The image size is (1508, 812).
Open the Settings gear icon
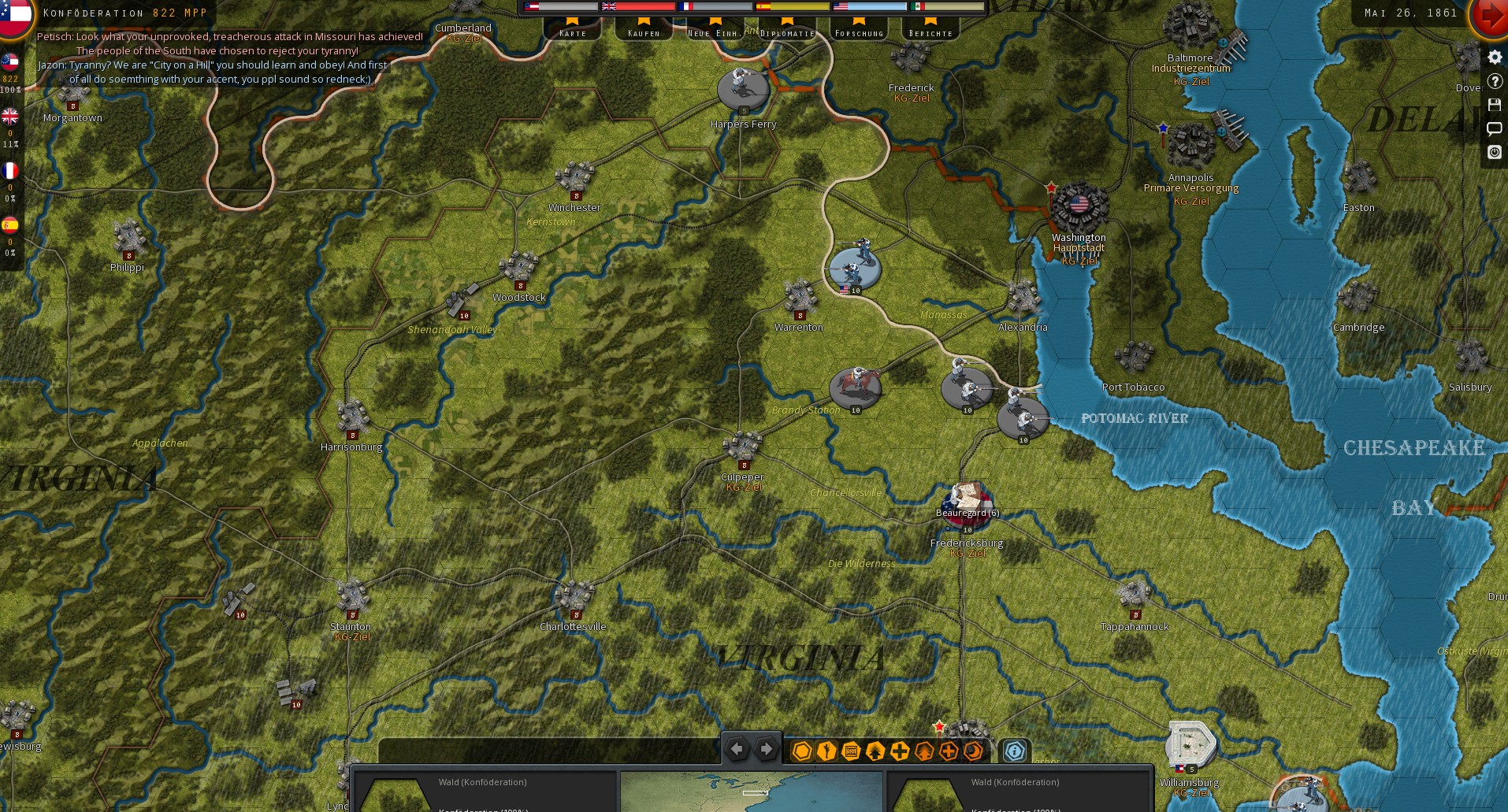point(1495,57)
